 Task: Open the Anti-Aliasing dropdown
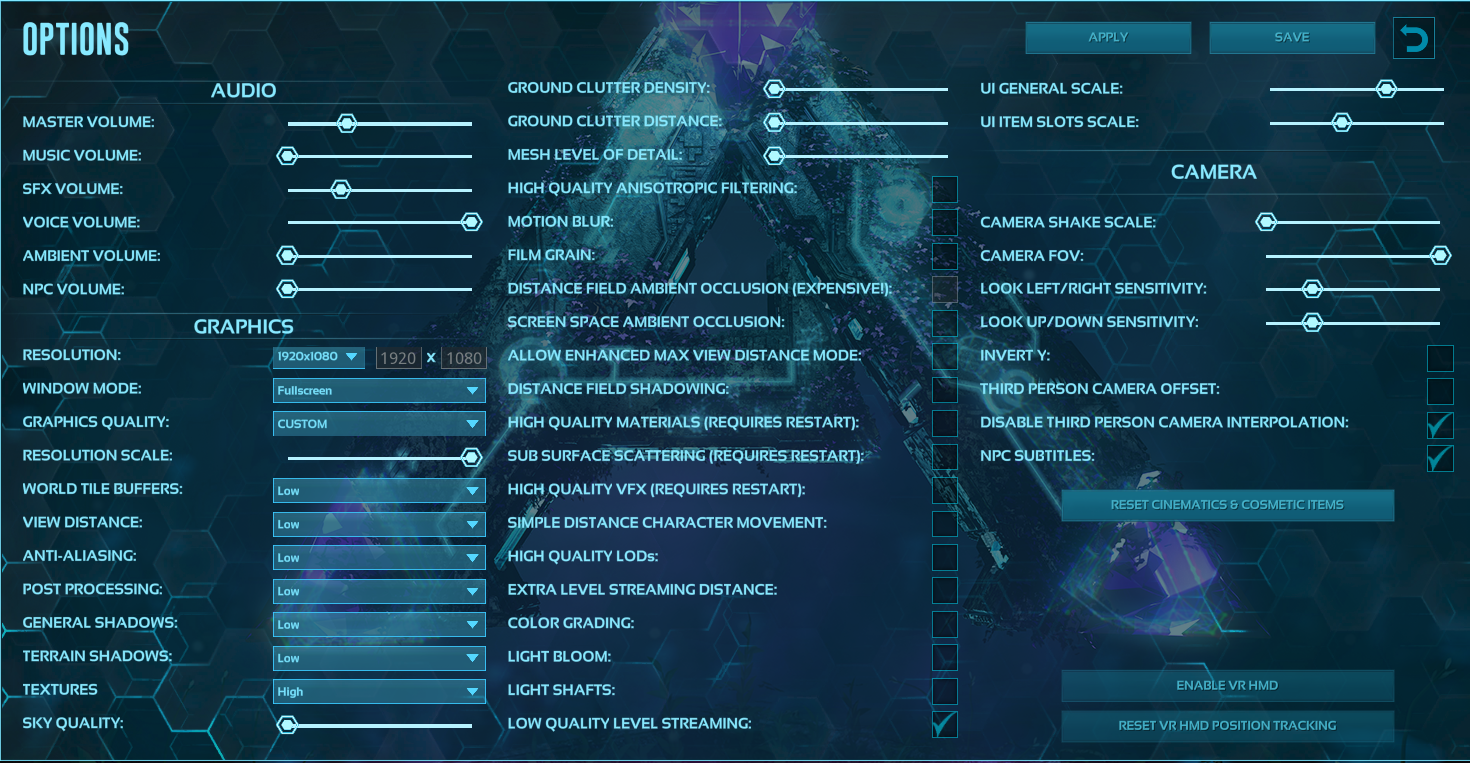378,557
